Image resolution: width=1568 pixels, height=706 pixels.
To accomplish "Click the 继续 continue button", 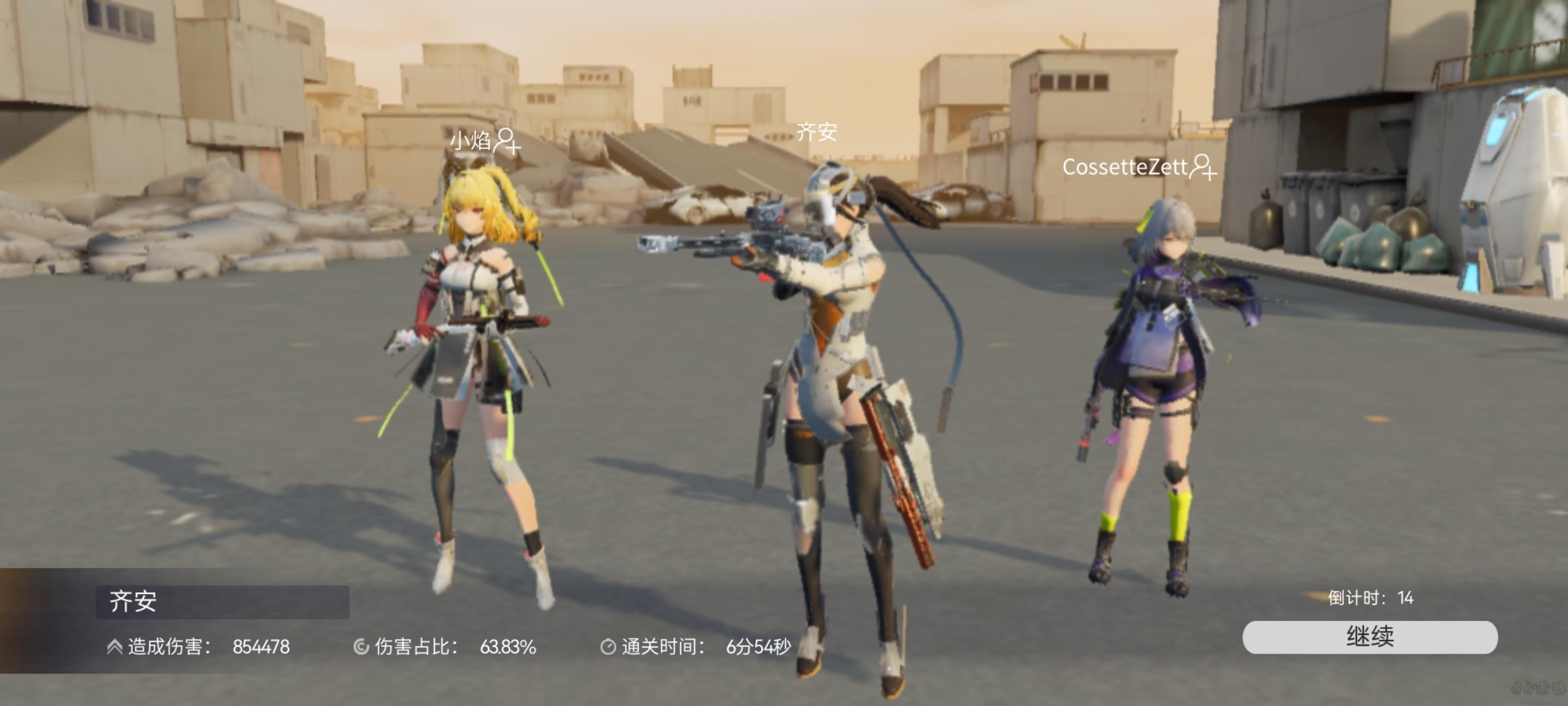I will [x=1370, y=637].
